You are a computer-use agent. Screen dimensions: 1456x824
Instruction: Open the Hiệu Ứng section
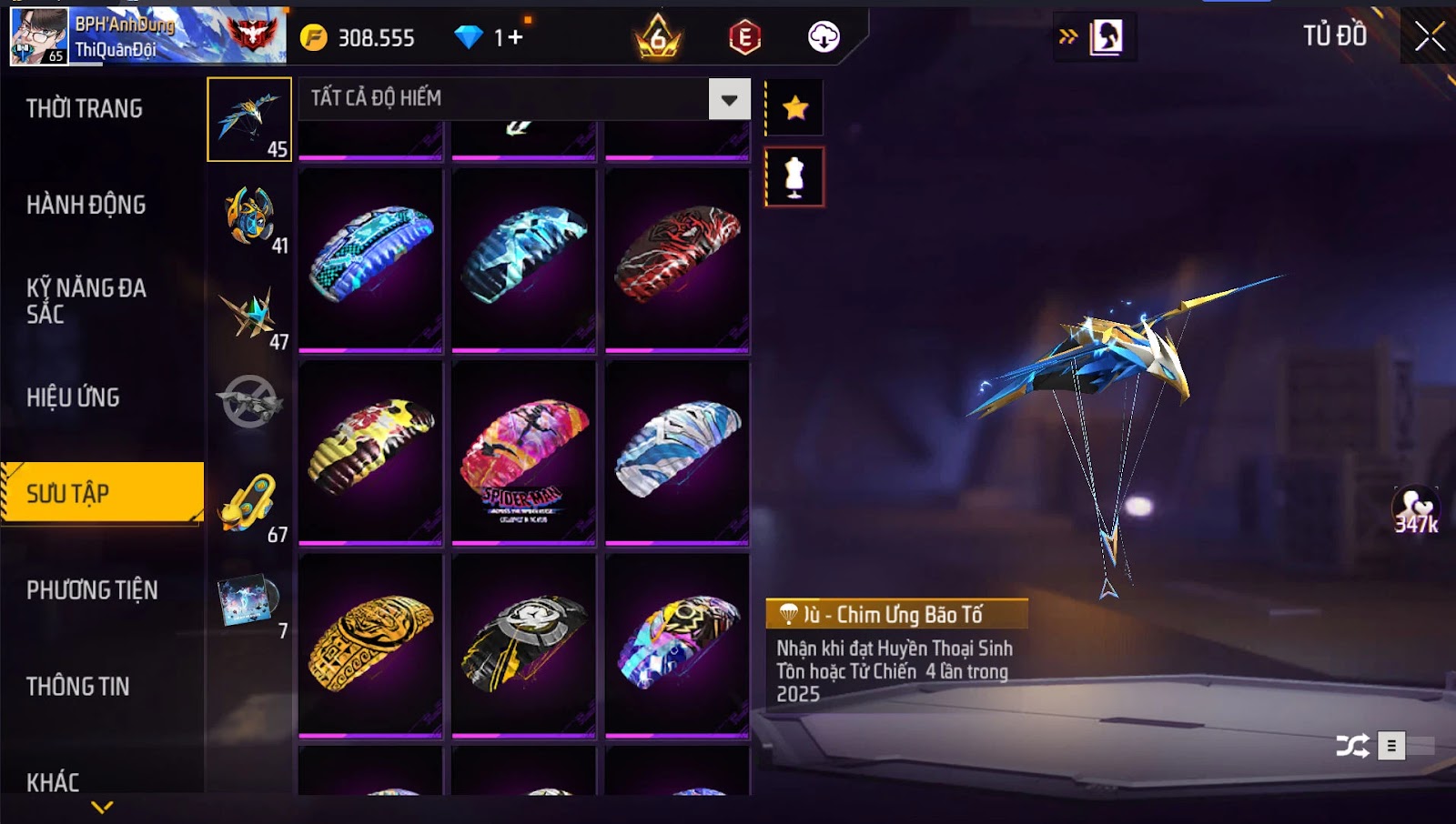tap(74, 397)
